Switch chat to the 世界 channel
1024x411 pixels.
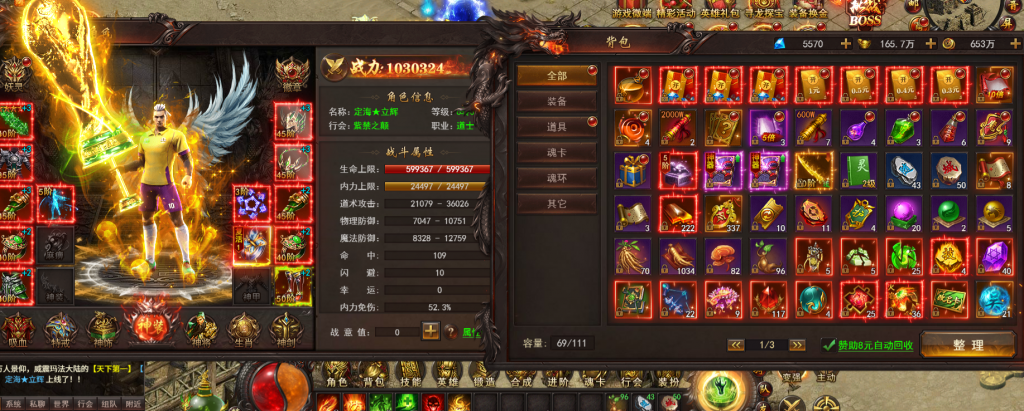(62, 404)
